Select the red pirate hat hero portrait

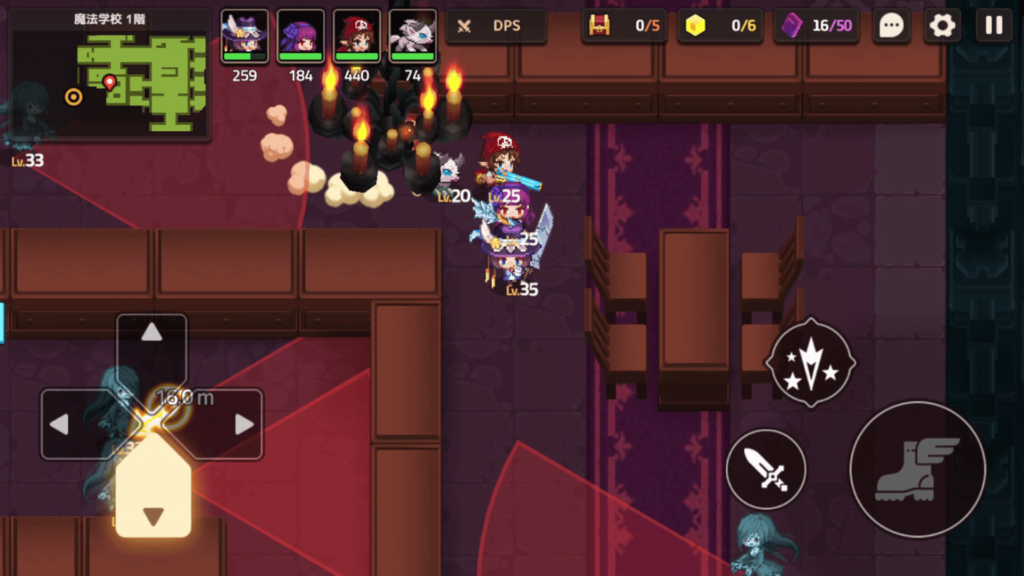[356, 37]
